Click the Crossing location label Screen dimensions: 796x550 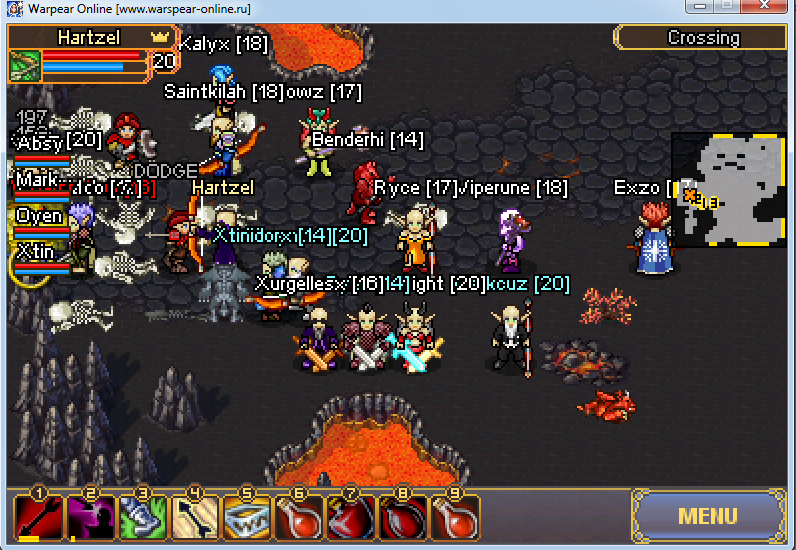(703, 38)
